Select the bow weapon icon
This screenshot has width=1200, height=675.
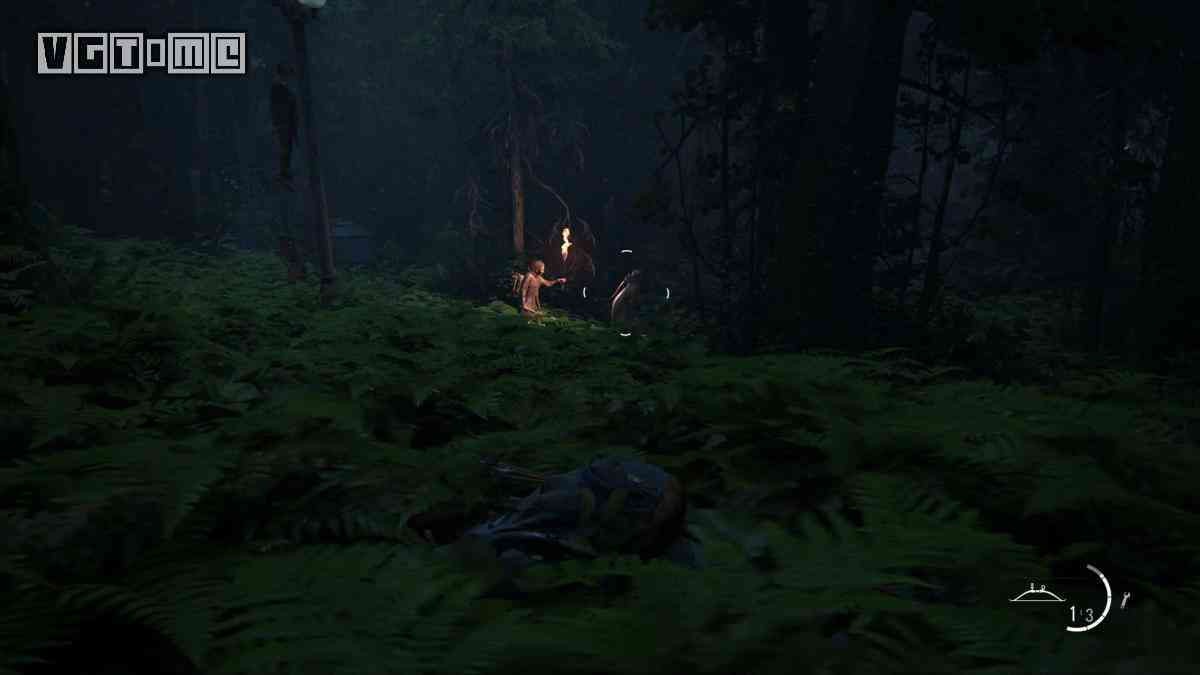click(1037, 594)
